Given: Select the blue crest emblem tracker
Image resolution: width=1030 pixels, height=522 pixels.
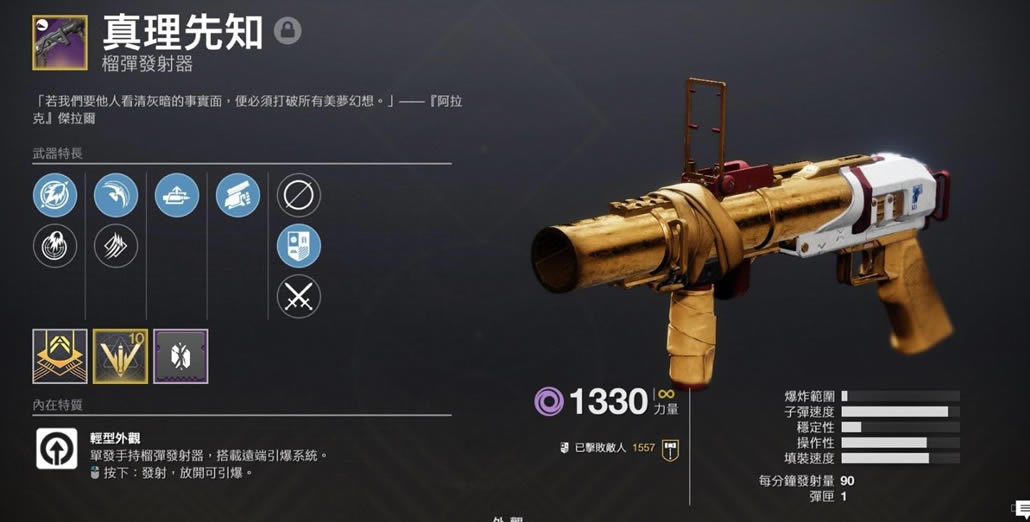Looking at the screenshot, I should point(298,246).
